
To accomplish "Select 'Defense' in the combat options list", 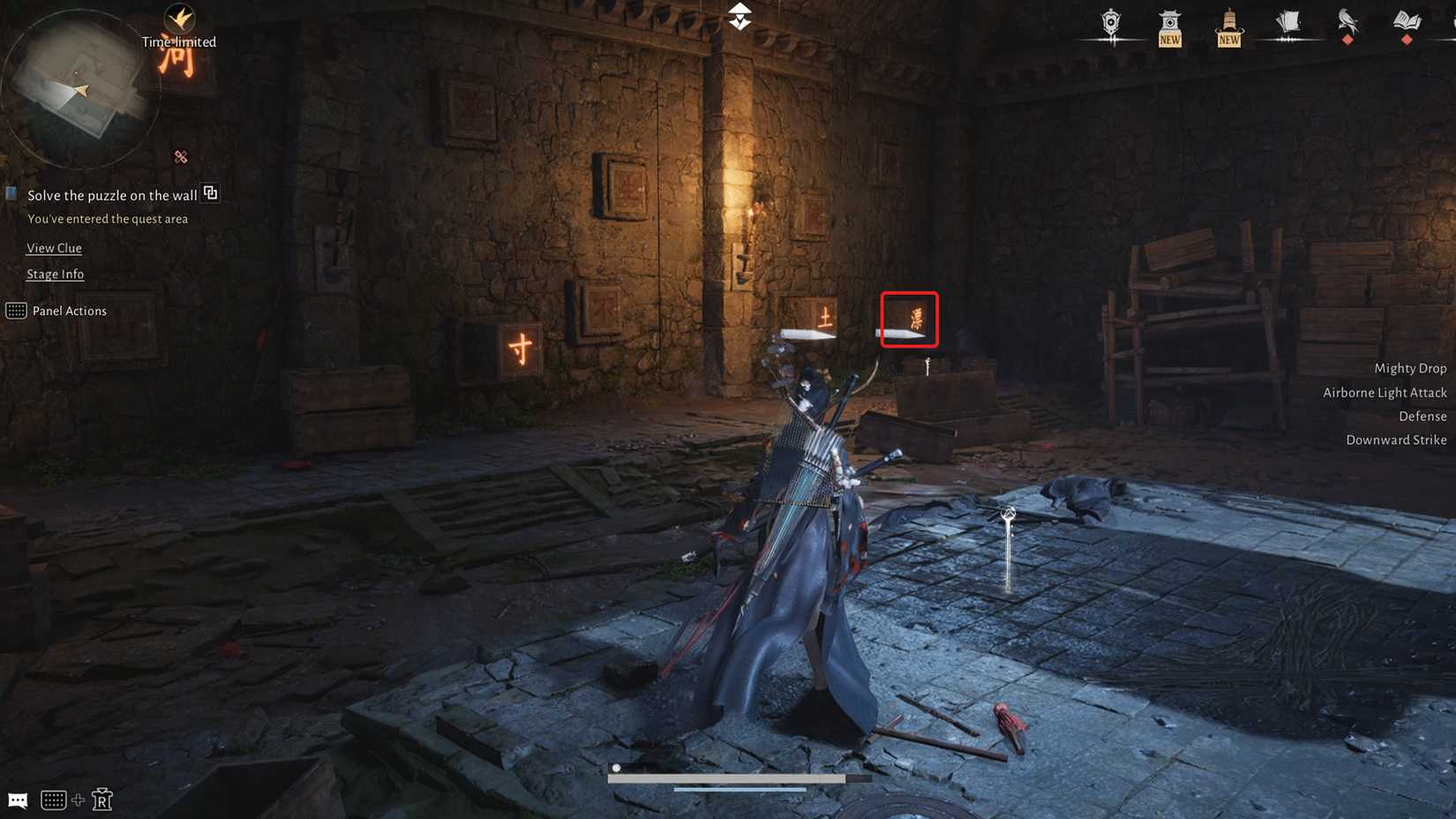I will point(1422,416).
